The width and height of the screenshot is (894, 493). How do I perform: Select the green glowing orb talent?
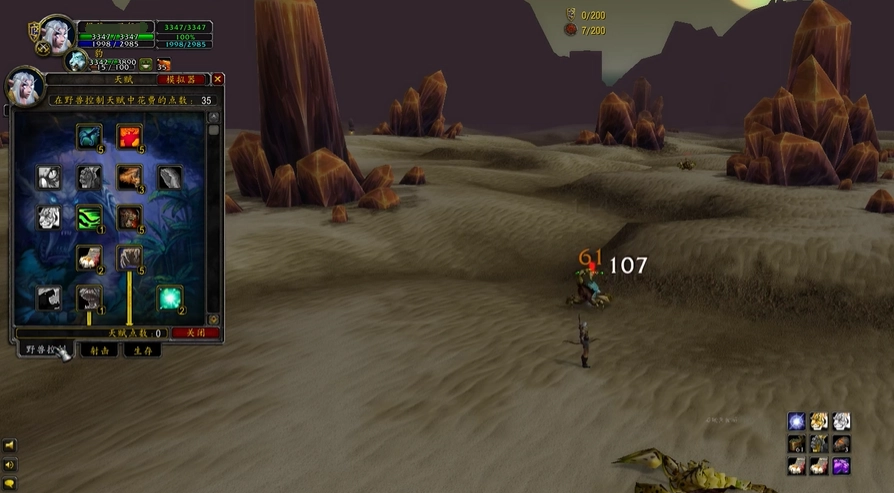169,298
